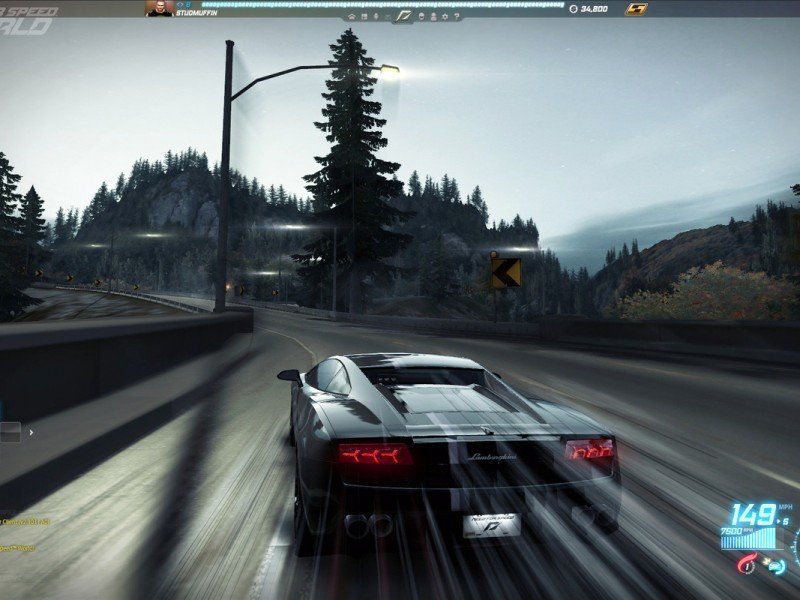Click the grey chat box slot
Screen dimensions: 800x600
click(x=10, y=432)
